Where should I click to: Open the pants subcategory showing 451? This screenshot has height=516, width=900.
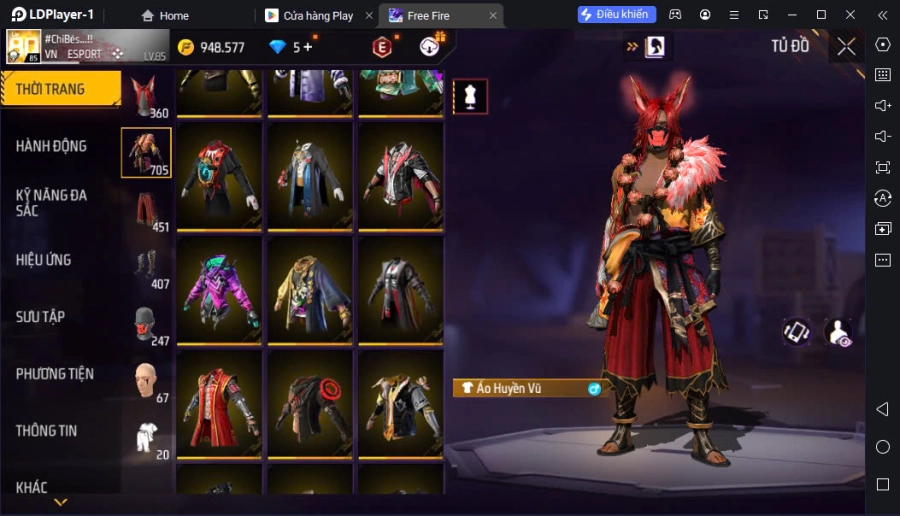146,210
